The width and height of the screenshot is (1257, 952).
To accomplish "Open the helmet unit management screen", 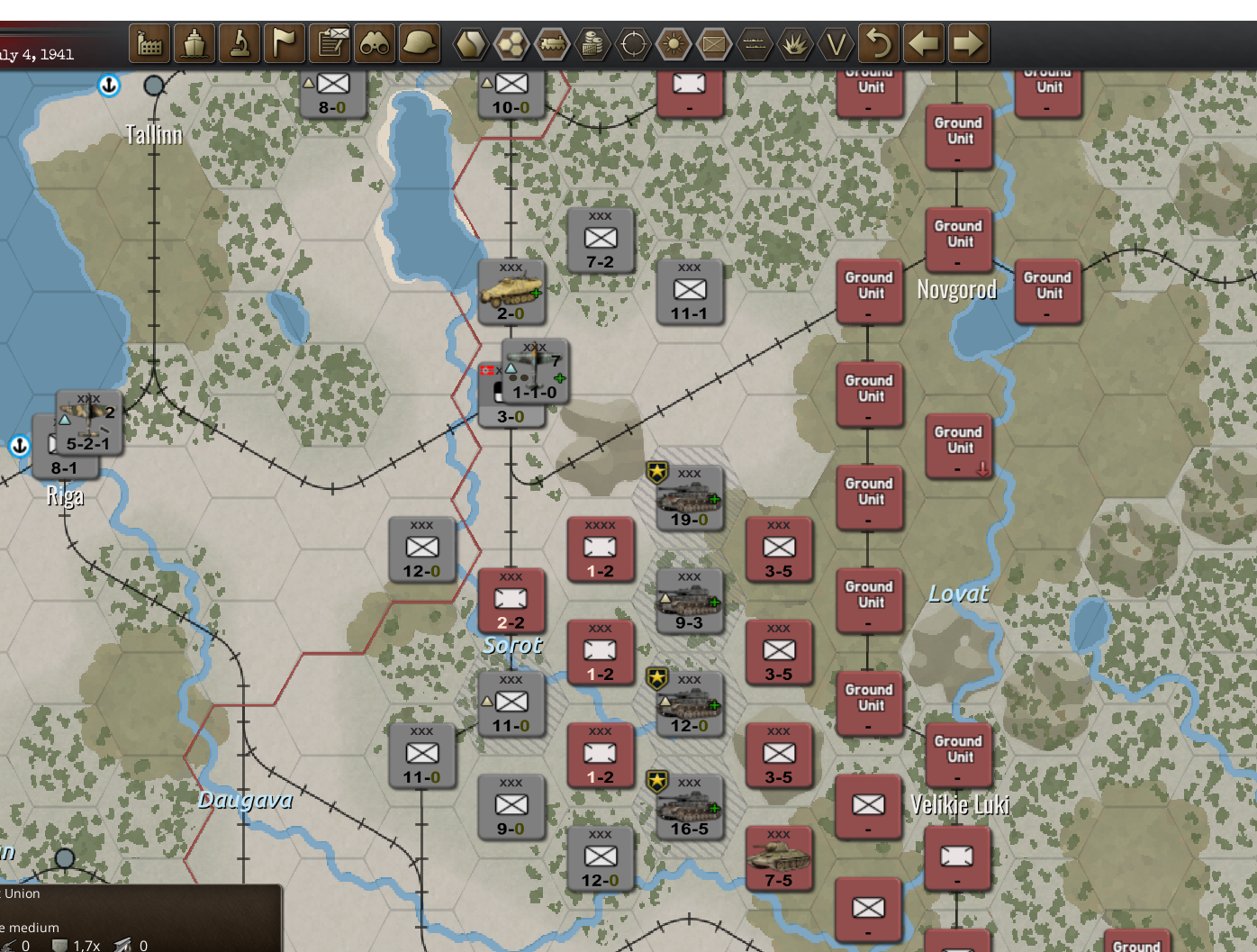I will click(419, 42).
